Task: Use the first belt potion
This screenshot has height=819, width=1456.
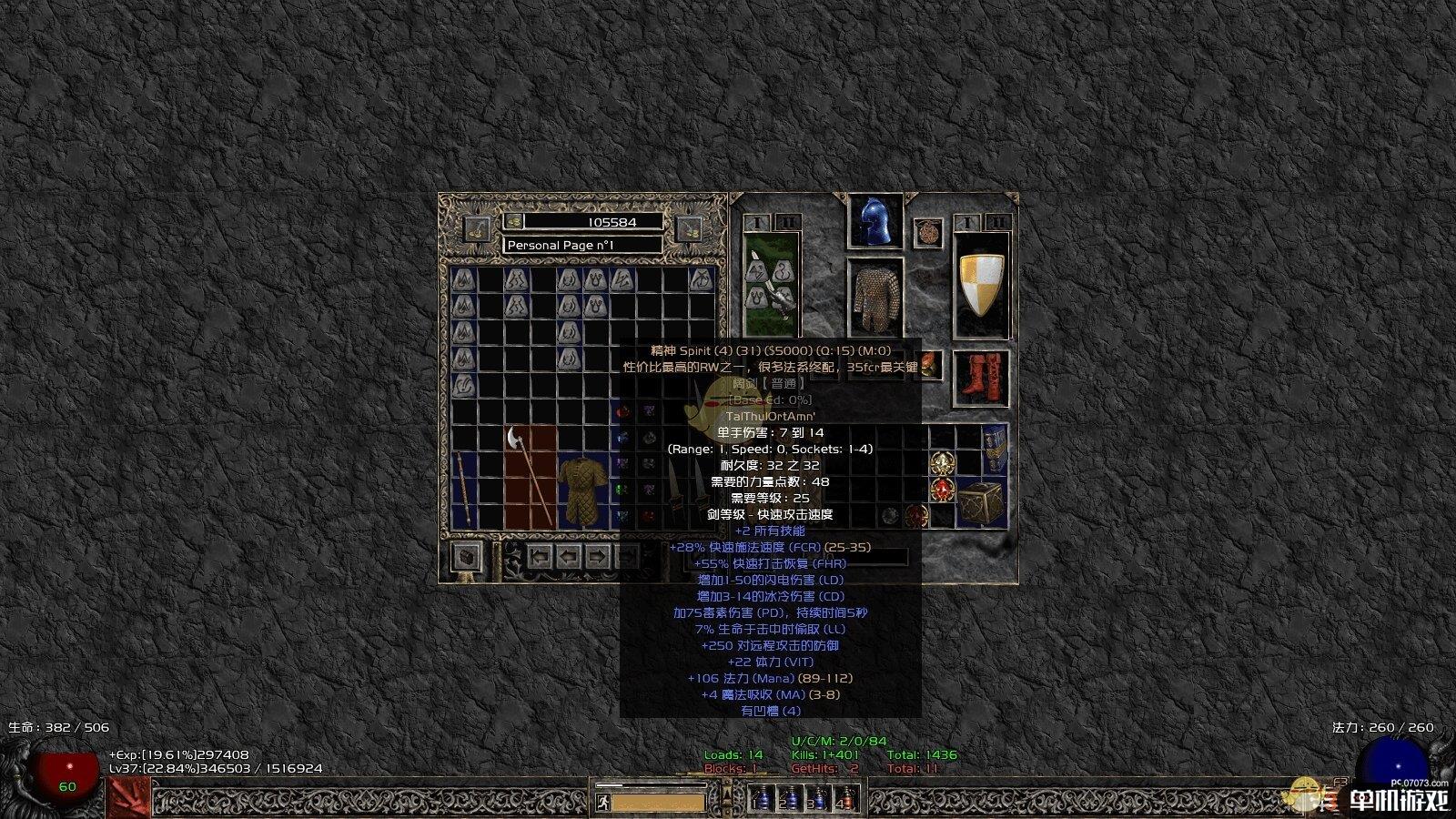Action: point(763,799)
